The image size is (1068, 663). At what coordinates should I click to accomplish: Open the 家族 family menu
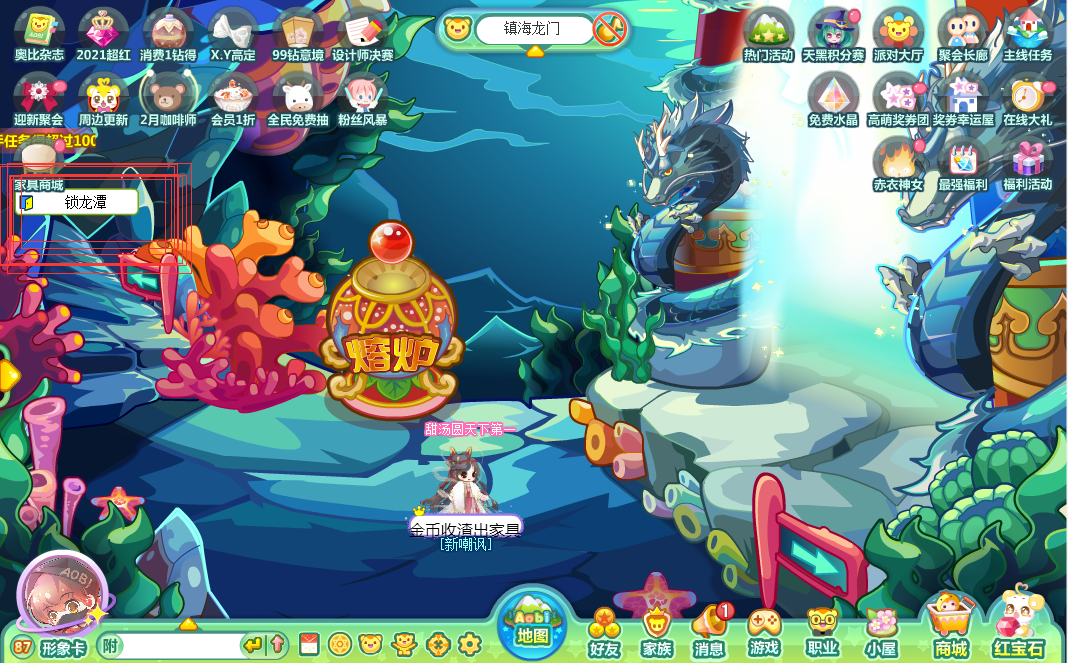tap(657, 632)
